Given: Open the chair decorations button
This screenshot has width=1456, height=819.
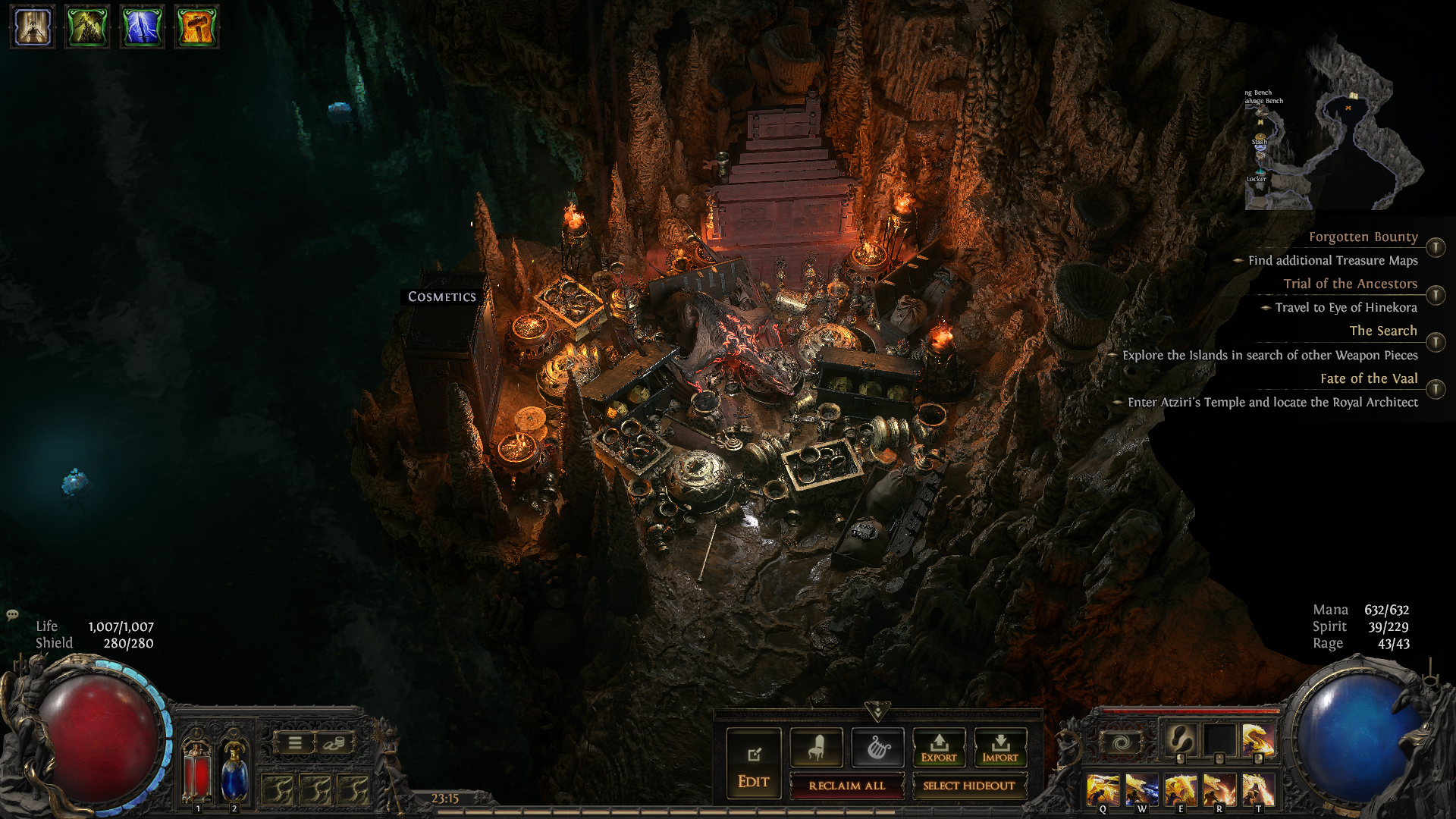Looking at the screenshot, I should (816, 748).
